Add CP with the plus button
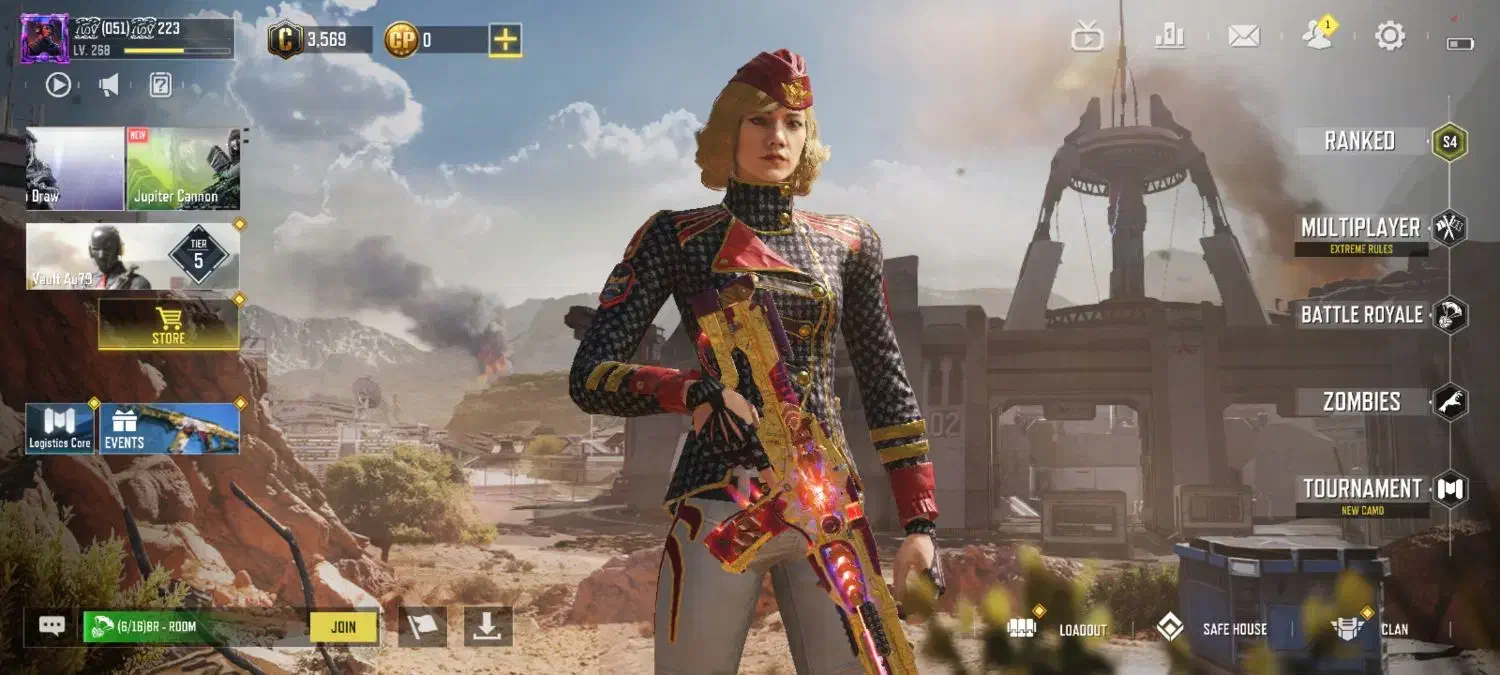The height and width of the screenshot is (675, 1500). (x=505, y=40)
